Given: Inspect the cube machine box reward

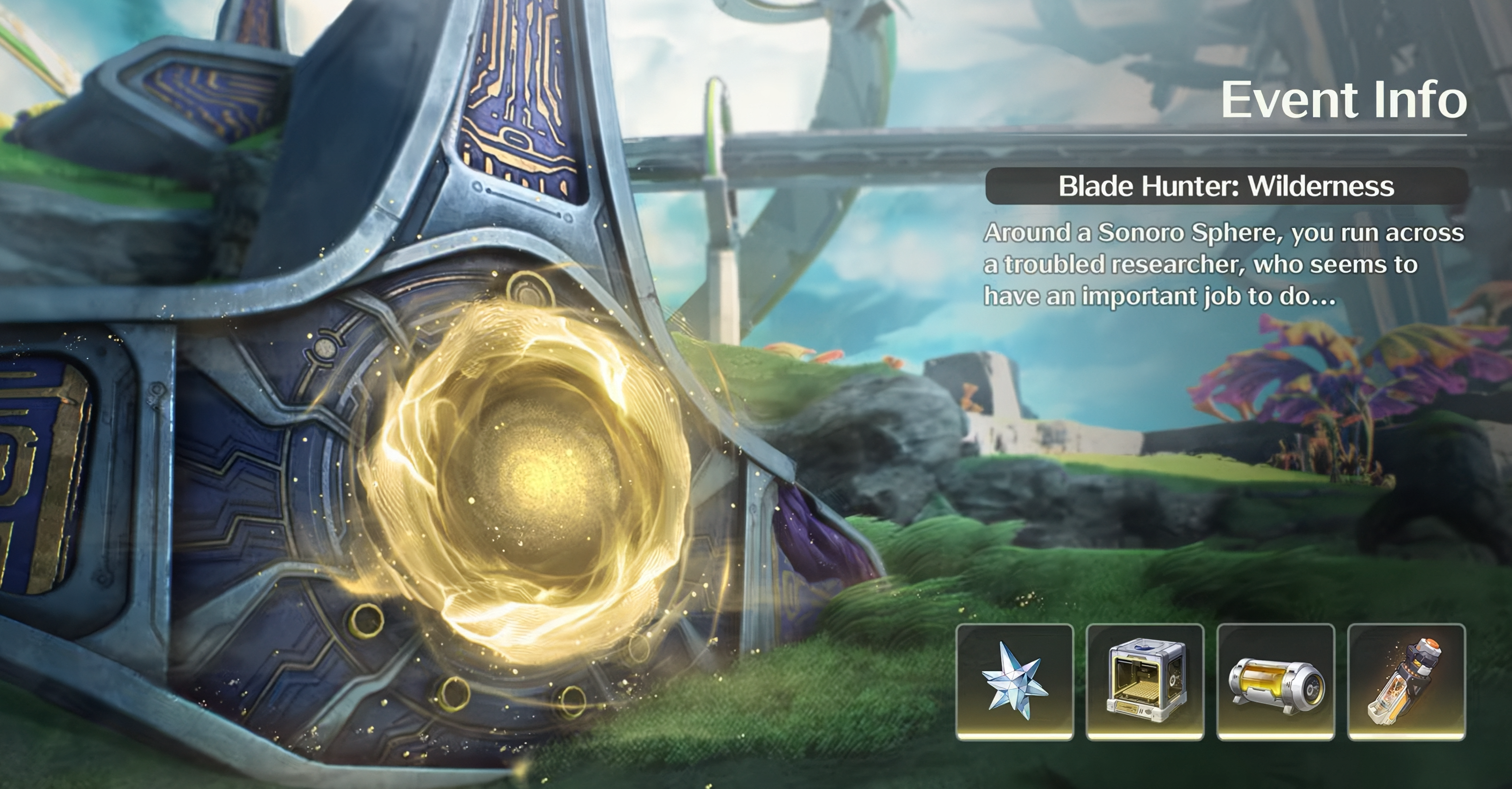Looking at the screenshot, I should coord(1145,681).
